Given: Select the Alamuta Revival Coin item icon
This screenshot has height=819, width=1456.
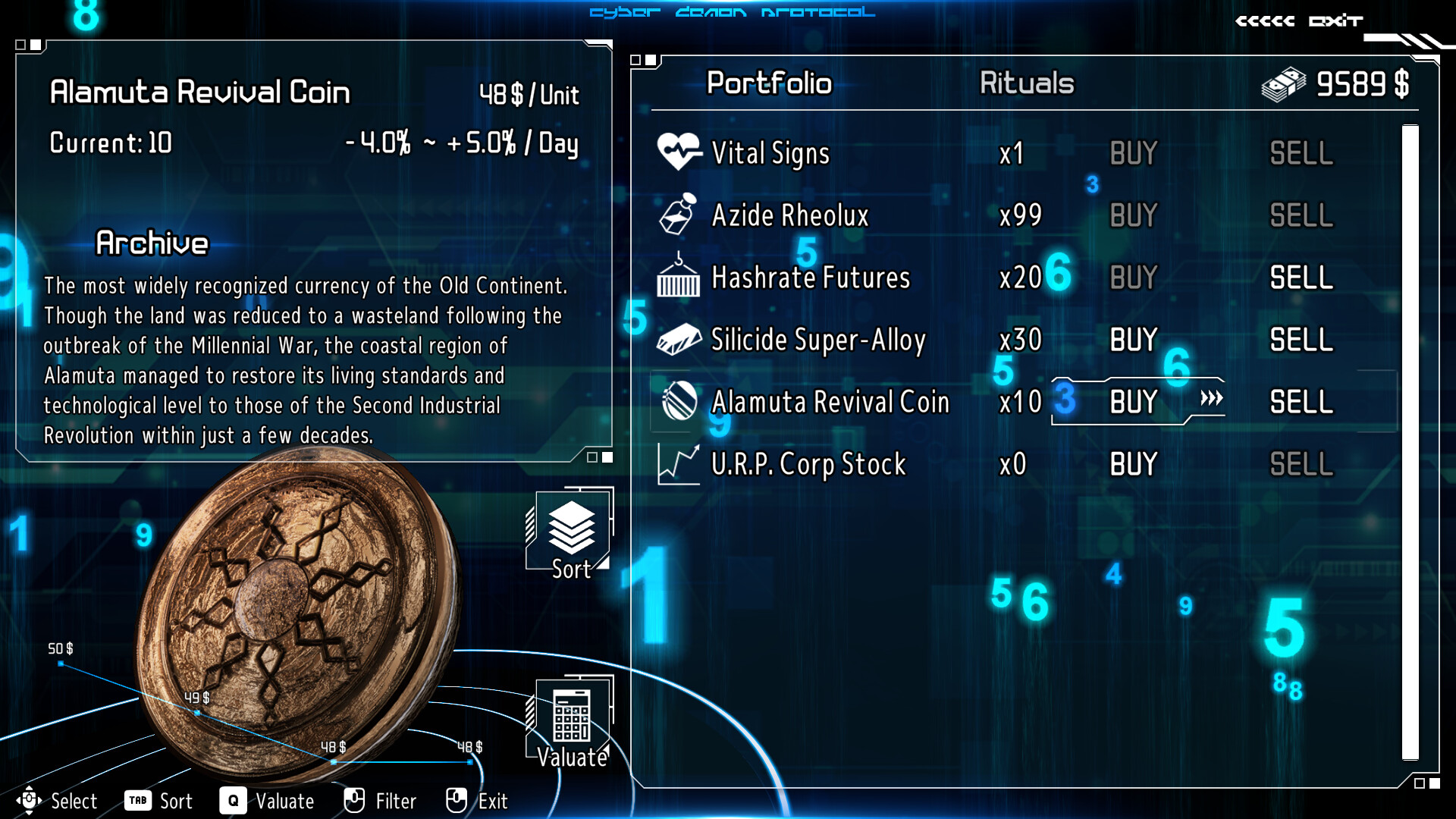Looking at the screenshot, I should point(680,400).
